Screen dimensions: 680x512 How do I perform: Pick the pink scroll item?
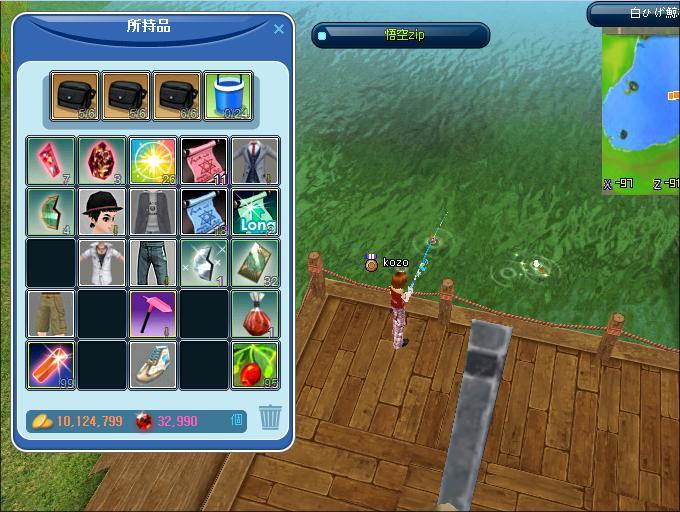pos(204,161)
